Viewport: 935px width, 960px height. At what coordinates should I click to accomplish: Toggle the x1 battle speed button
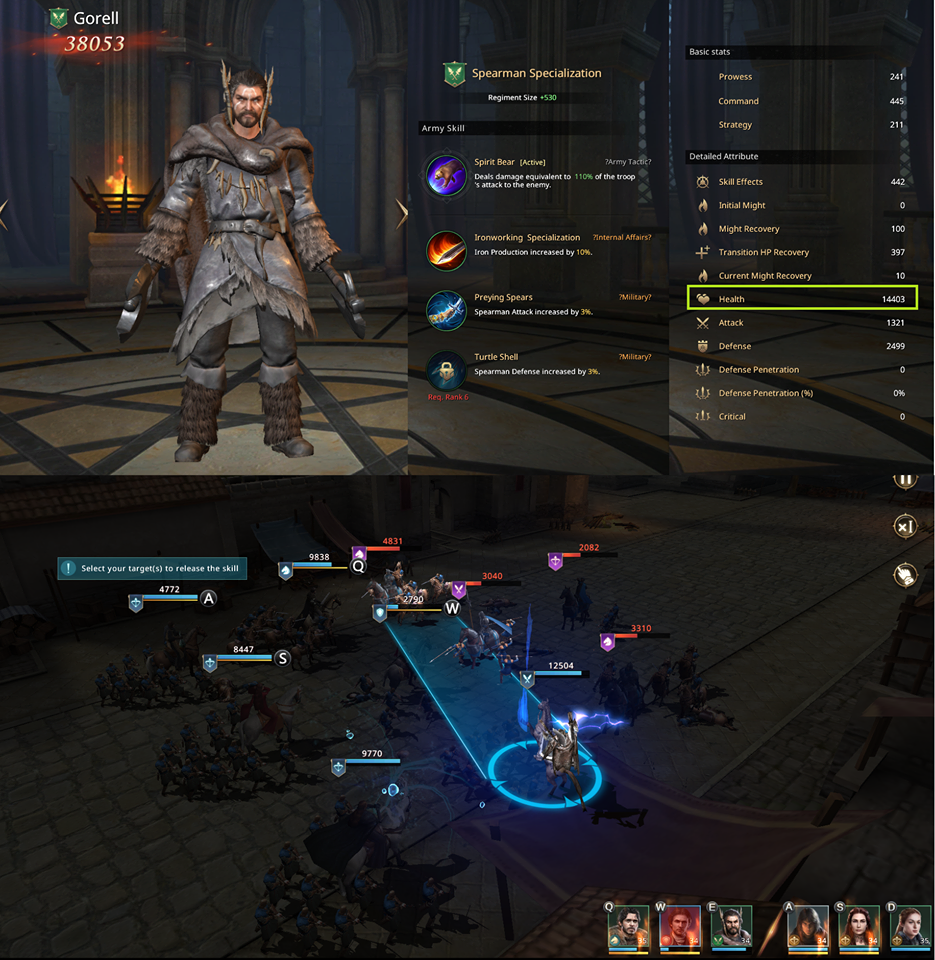905,527
